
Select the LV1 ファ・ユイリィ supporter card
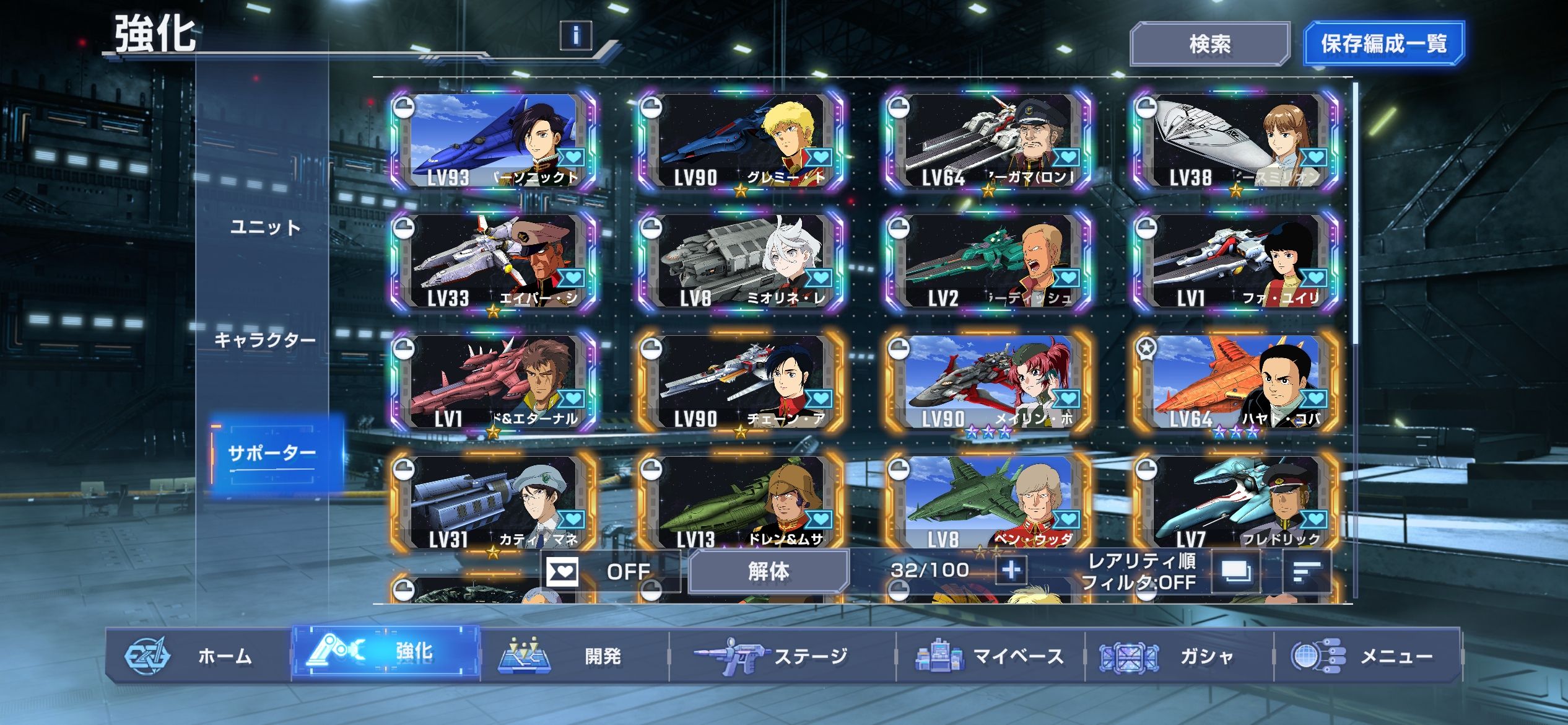tap(1236, 261)
